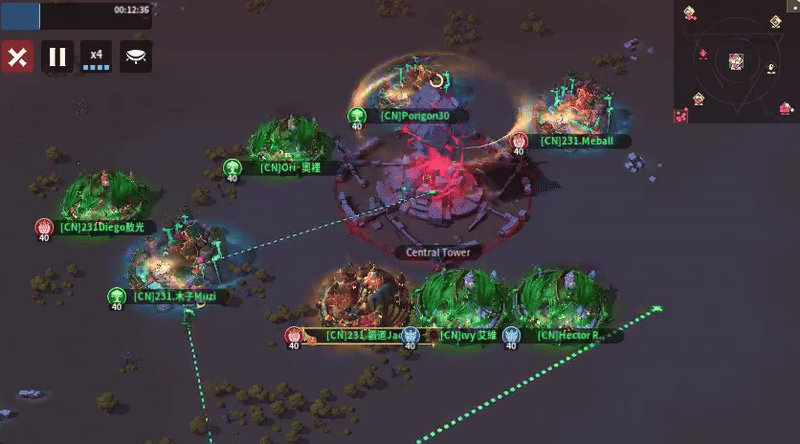Pause the replay playback
This screenshot has height=444, width=800.
pos(58,56)
